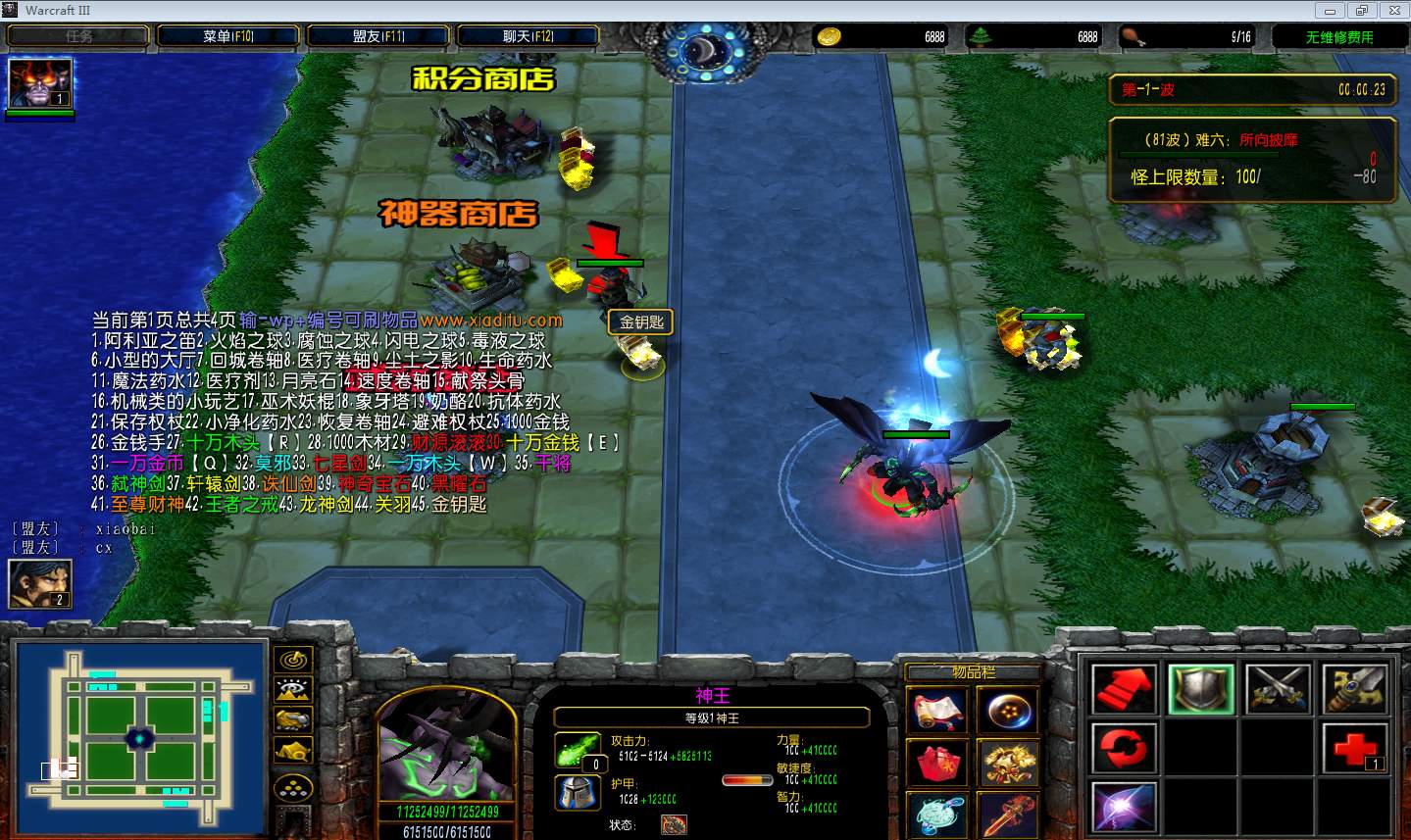
Task: Activate the purple starburst ability icon
Action: point(1124,810)
